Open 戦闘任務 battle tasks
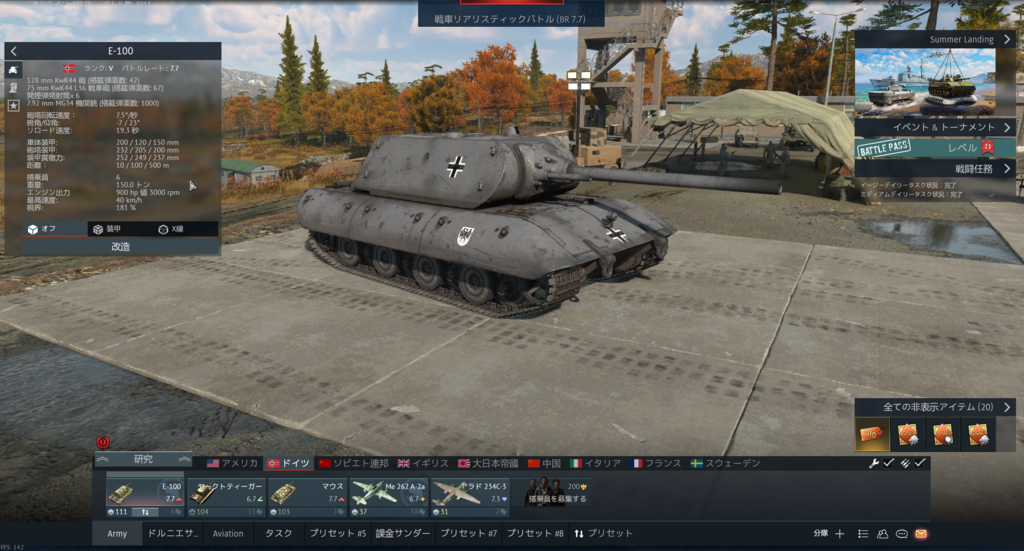 935,169
